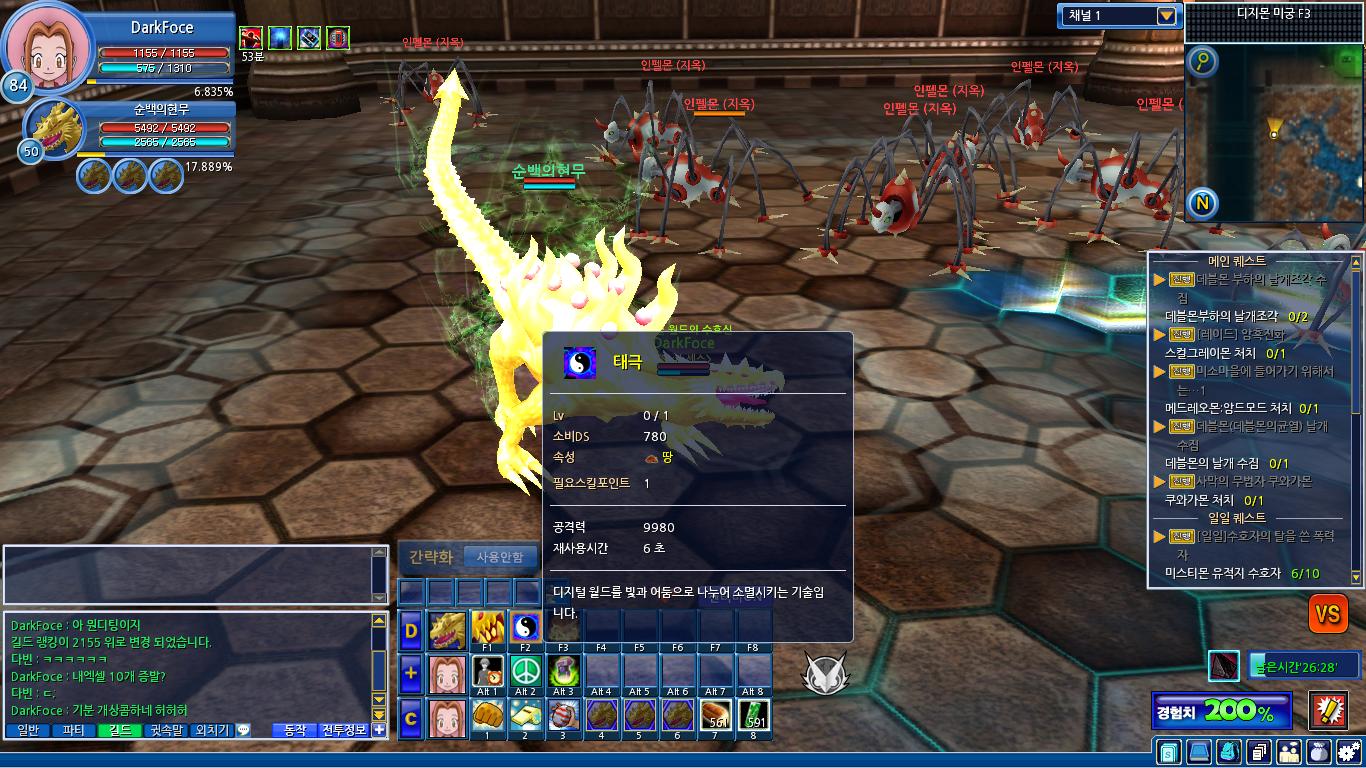
Task: Click the magnifier button beside the minimap
Action: 1203,62
